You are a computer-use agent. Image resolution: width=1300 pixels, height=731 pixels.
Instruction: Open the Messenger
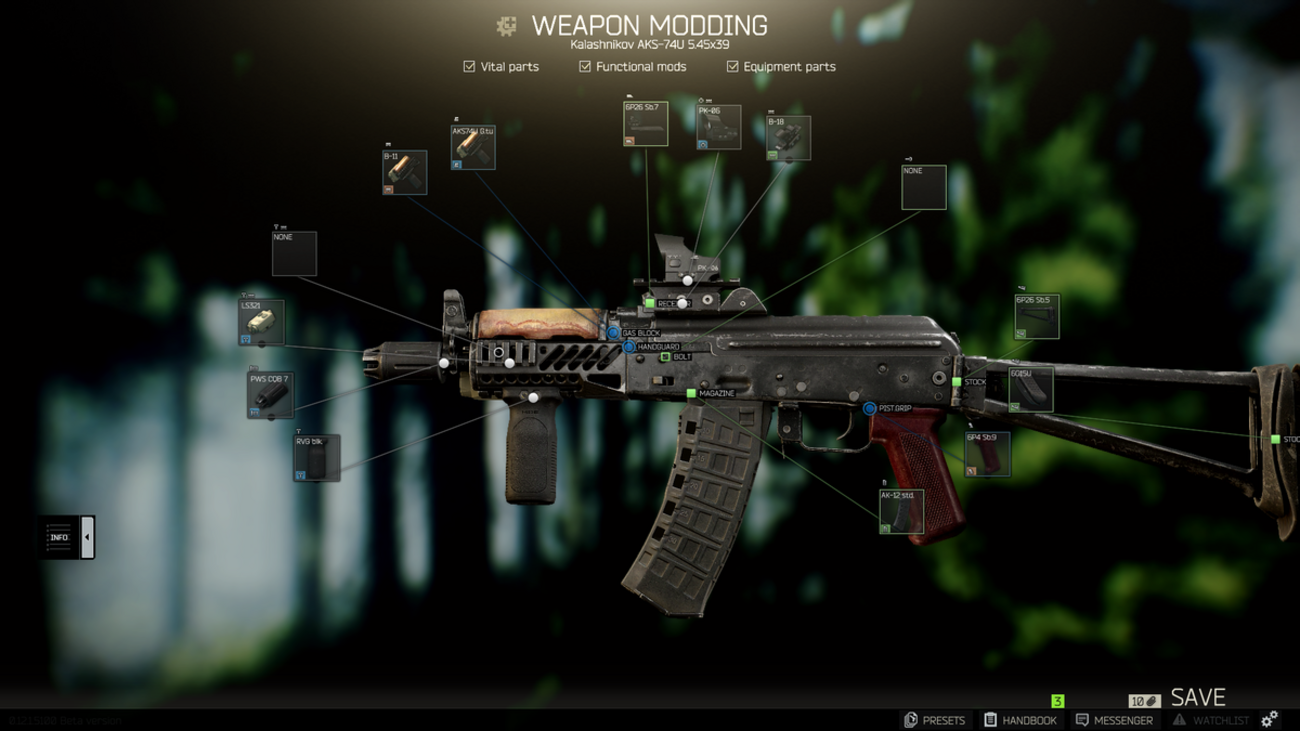[x=1113, y=720]
